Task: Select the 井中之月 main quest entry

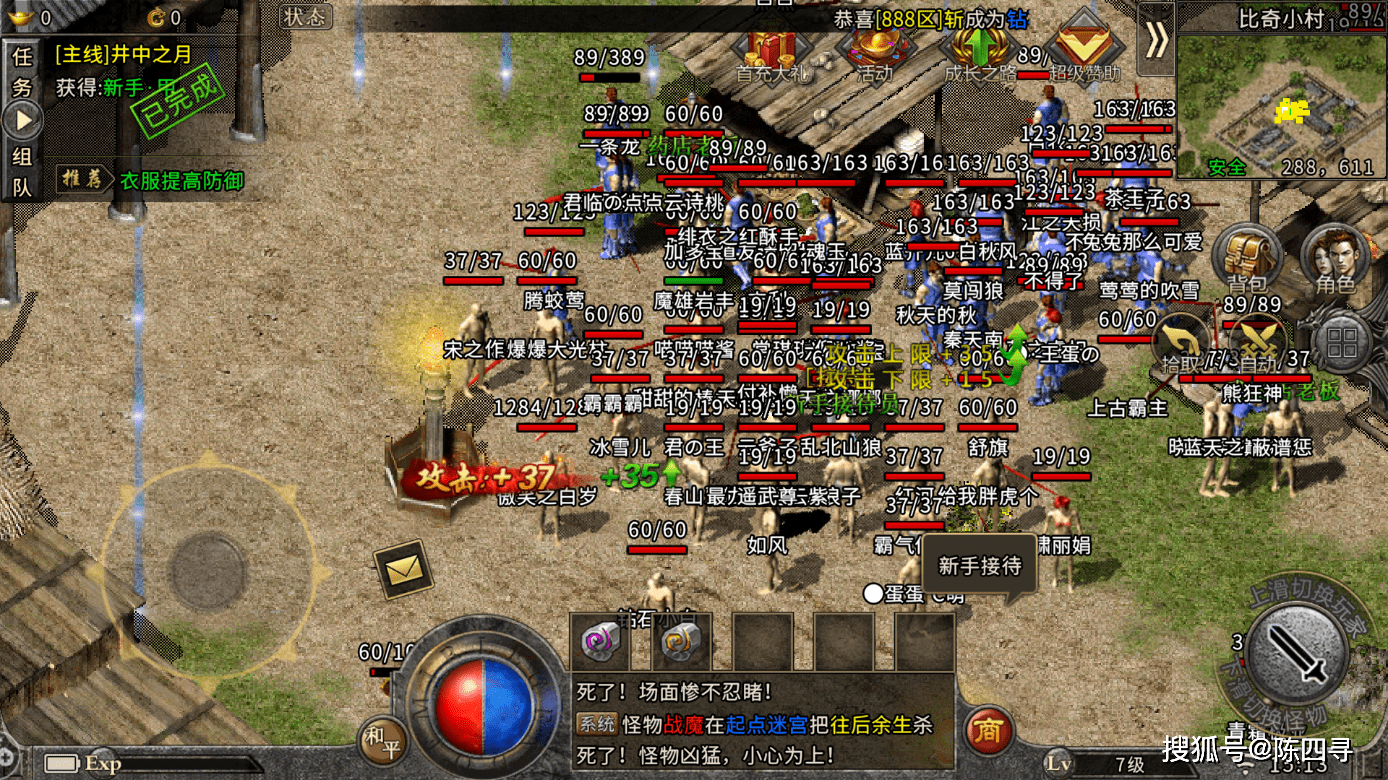Action: 123,54
